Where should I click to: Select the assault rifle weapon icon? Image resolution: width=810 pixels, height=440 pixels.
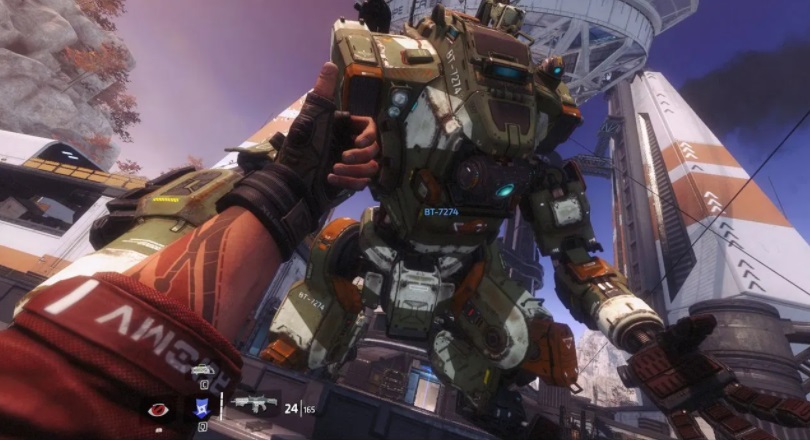[x=253, y=405]
